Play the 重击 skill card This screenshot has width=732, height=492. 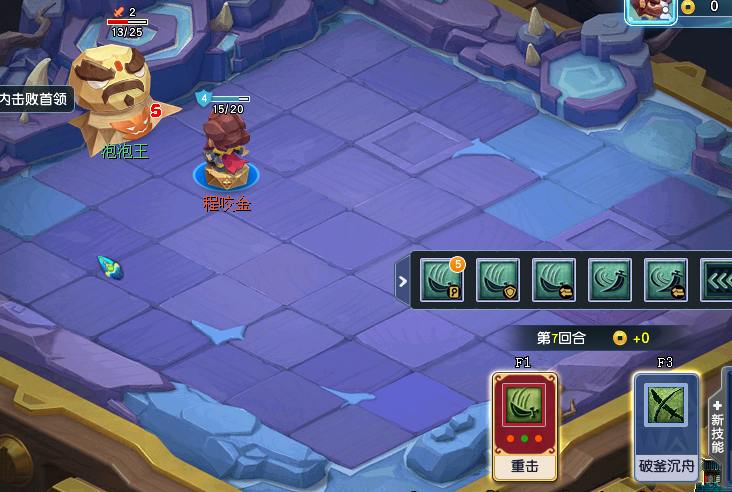(x=525, y=425)
